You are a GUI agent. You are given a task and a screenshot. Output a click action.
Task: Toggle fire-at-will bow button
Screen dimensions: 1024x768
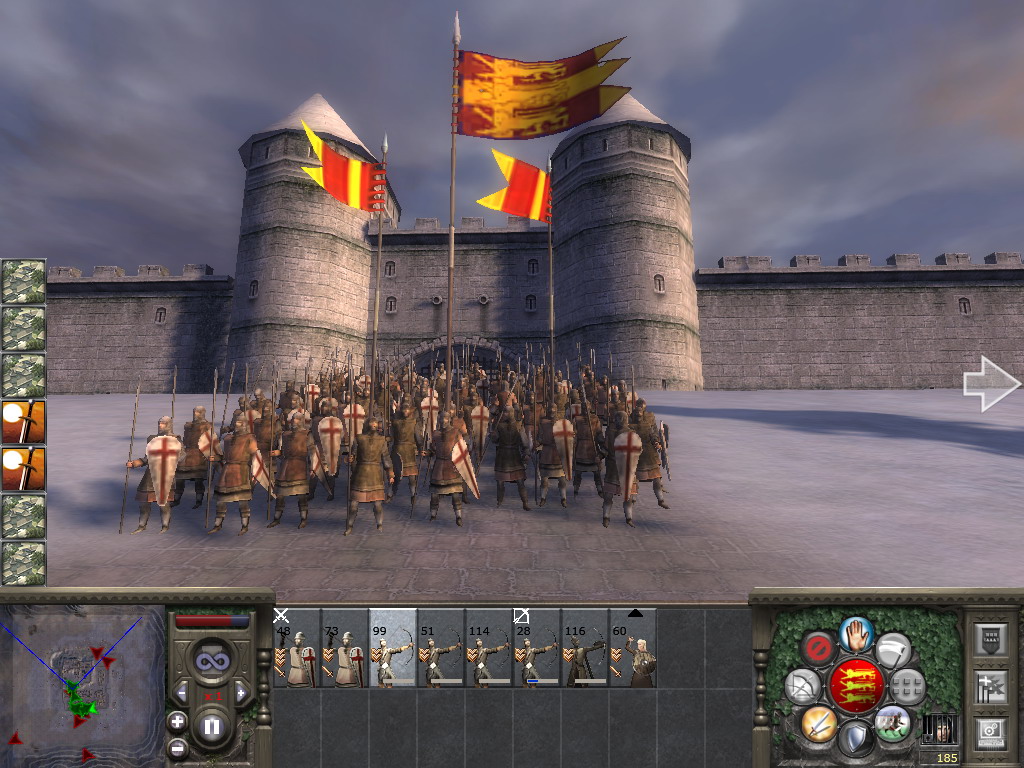point(802,686)
